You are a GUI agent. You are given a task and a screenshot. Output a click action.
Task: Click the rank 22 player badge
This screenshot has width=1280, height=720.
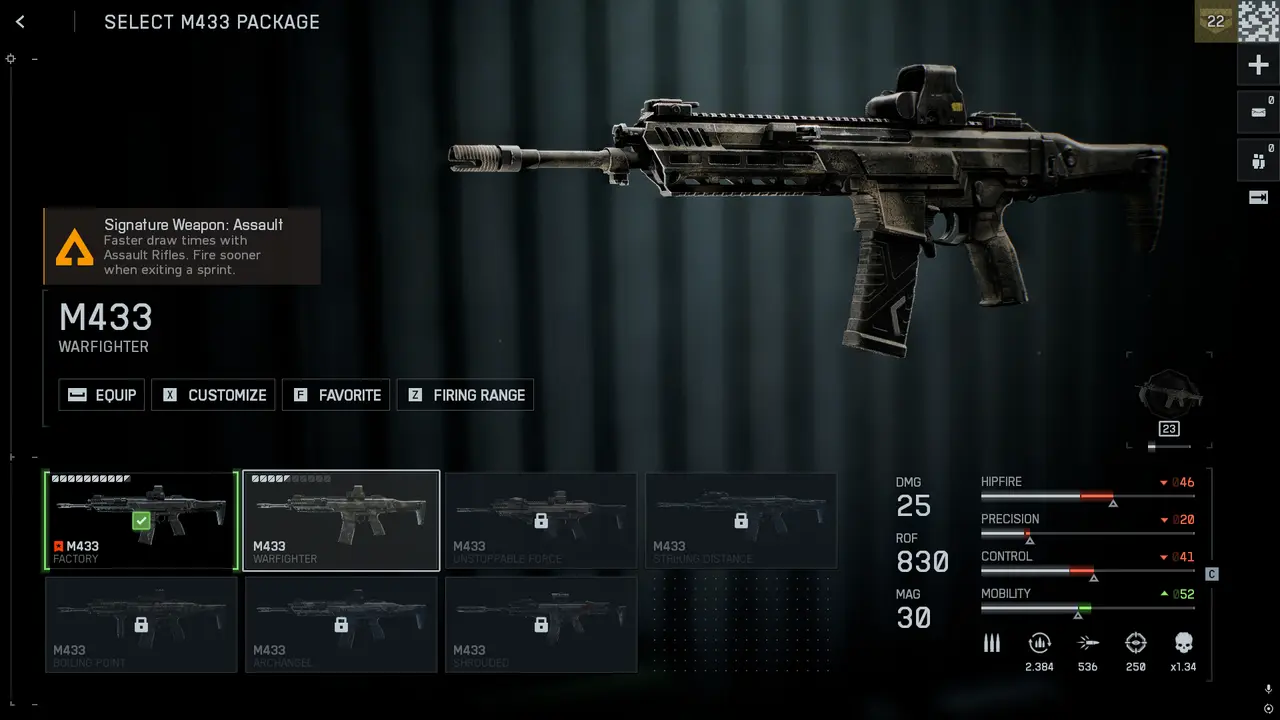coord(1215,21)
